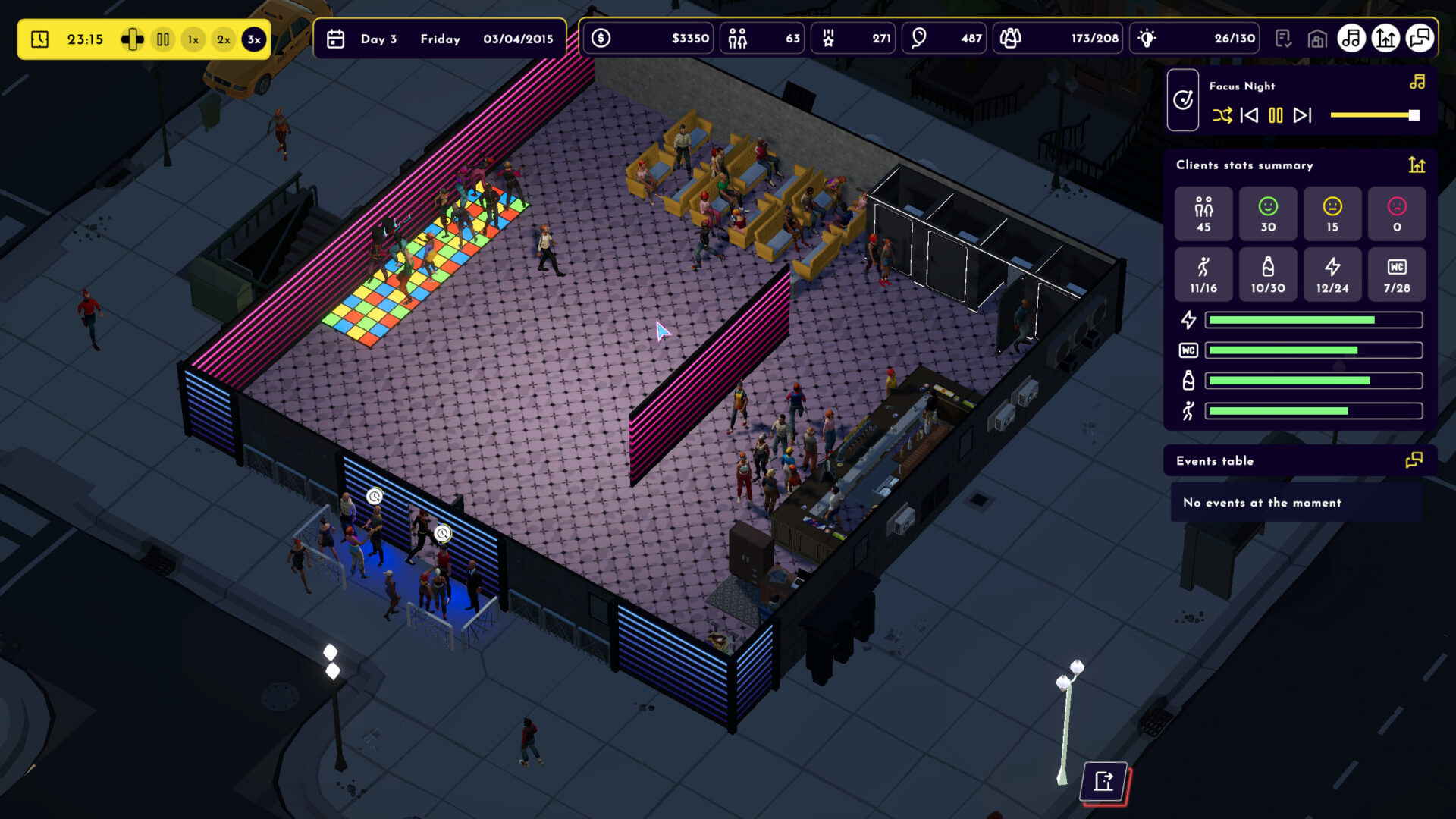Select the 3x game speed
The height and width of the screenshot is (819, 1456).
[x=254, y=39]
